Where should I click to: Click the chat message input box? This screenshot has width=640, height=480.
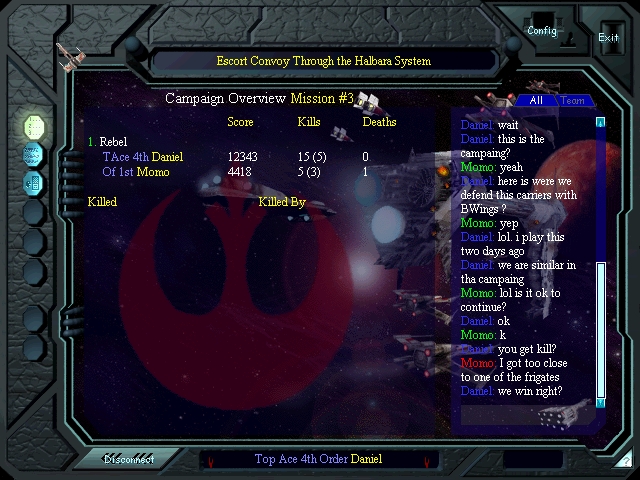[533, 460]
